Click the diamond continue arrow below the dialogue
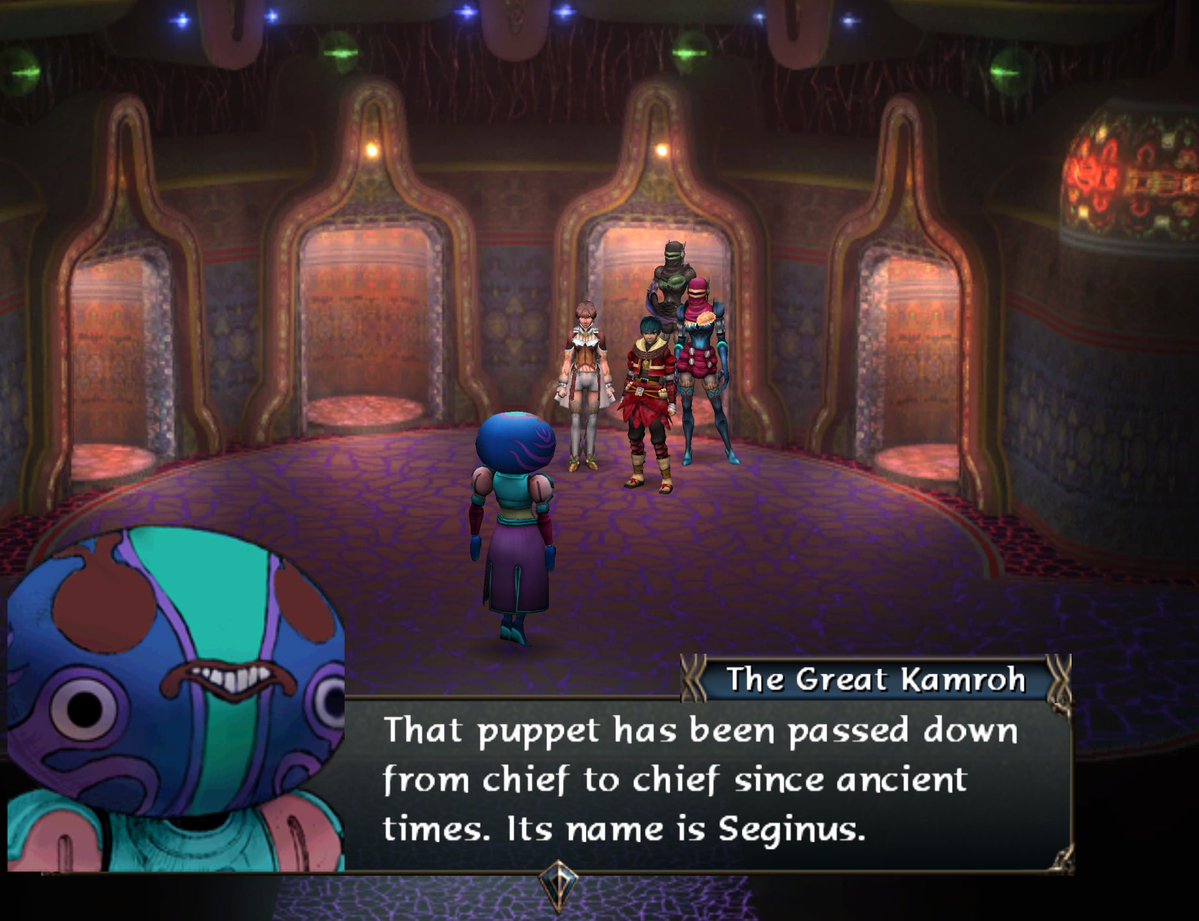 tap(557, 885)
